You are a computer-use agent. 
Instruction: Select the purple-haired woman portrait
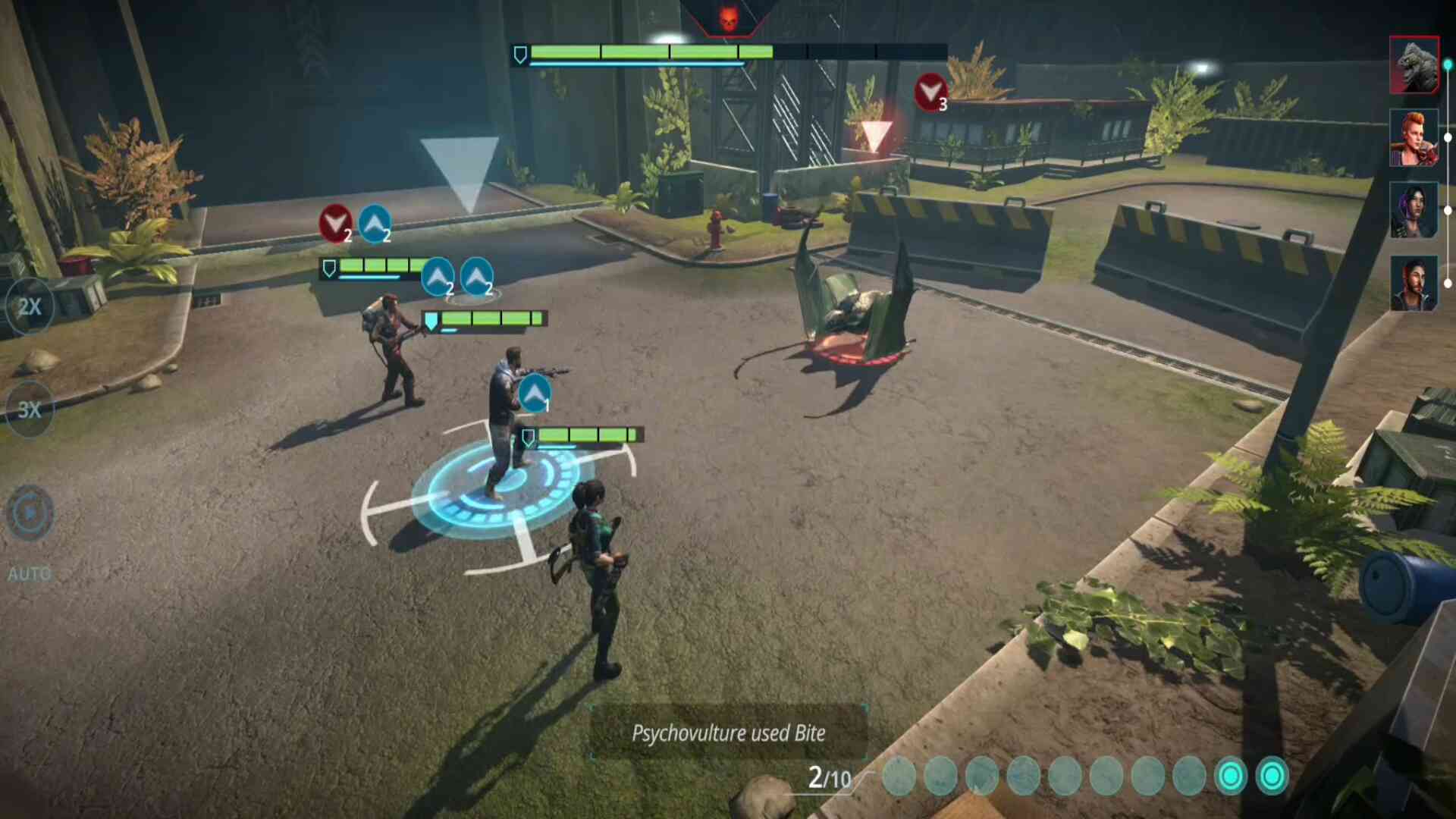[x=1414, y=210]
